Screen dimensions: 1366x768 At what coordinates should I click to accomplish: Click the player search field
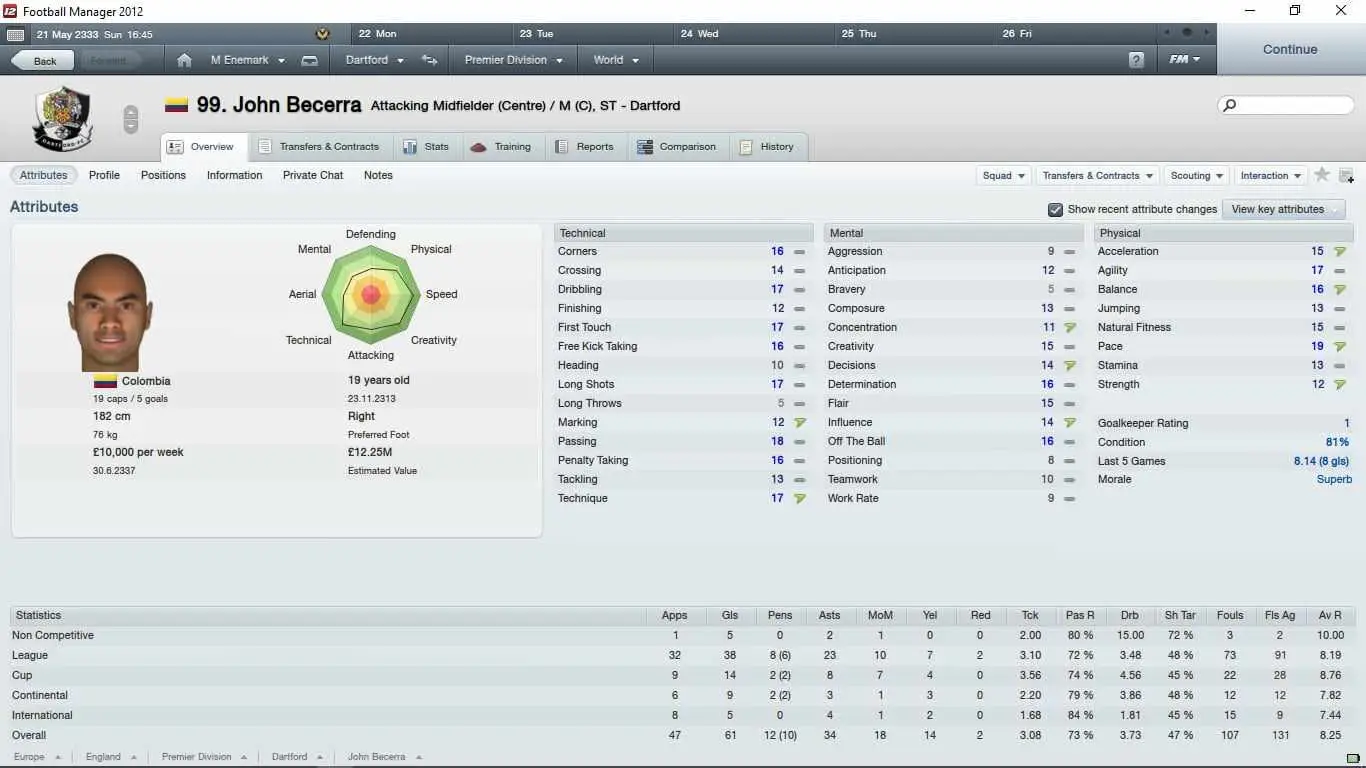1292,105
